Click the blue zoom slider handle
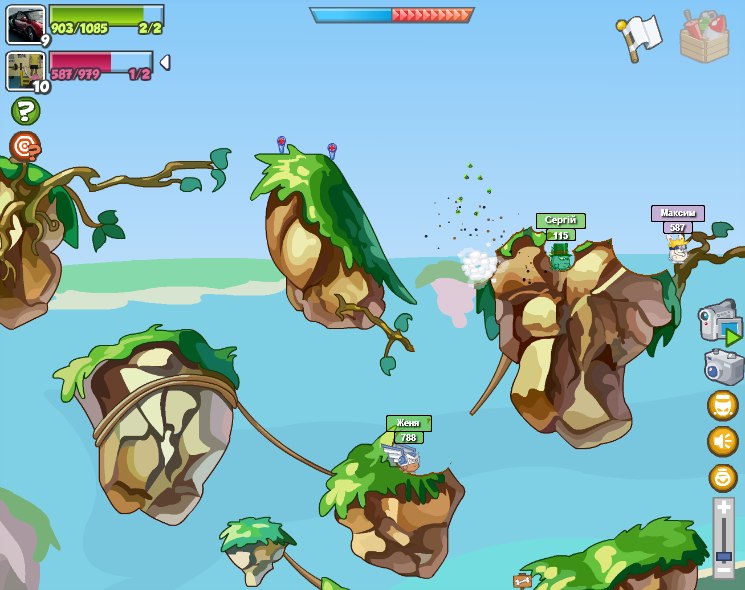745x590 pixels. point(723,555)
